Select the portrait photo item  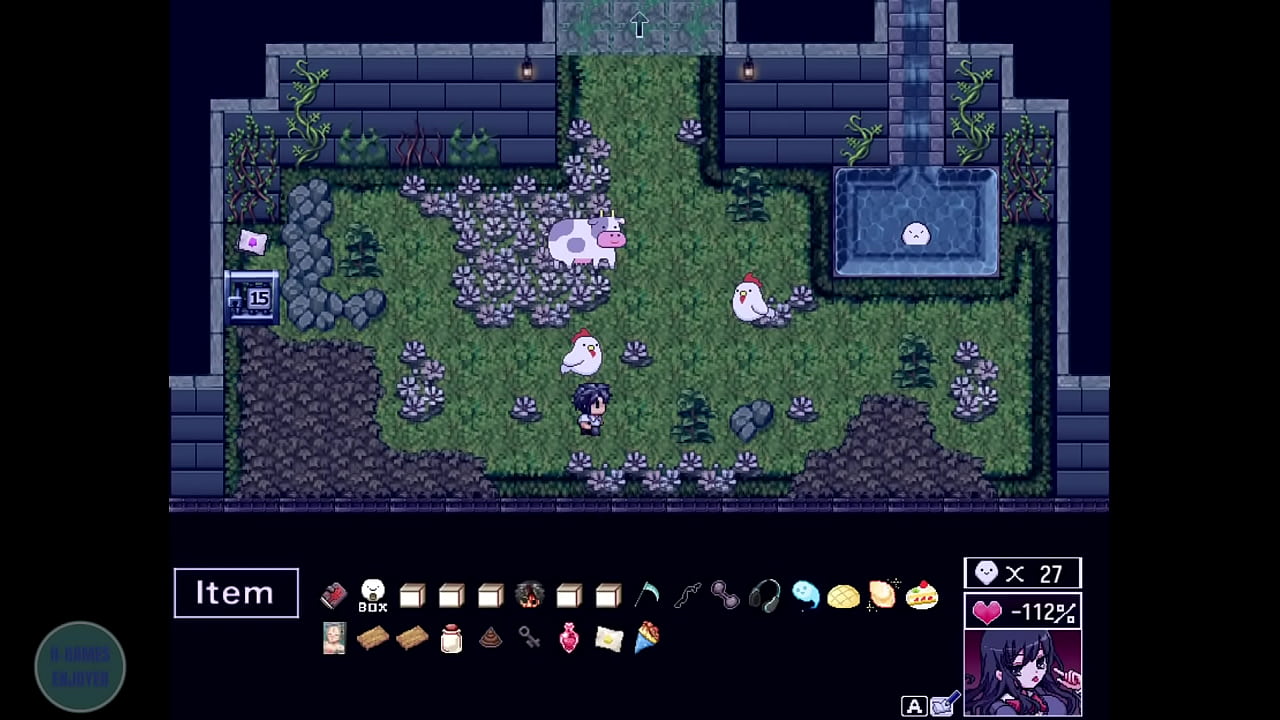(334, 638)
